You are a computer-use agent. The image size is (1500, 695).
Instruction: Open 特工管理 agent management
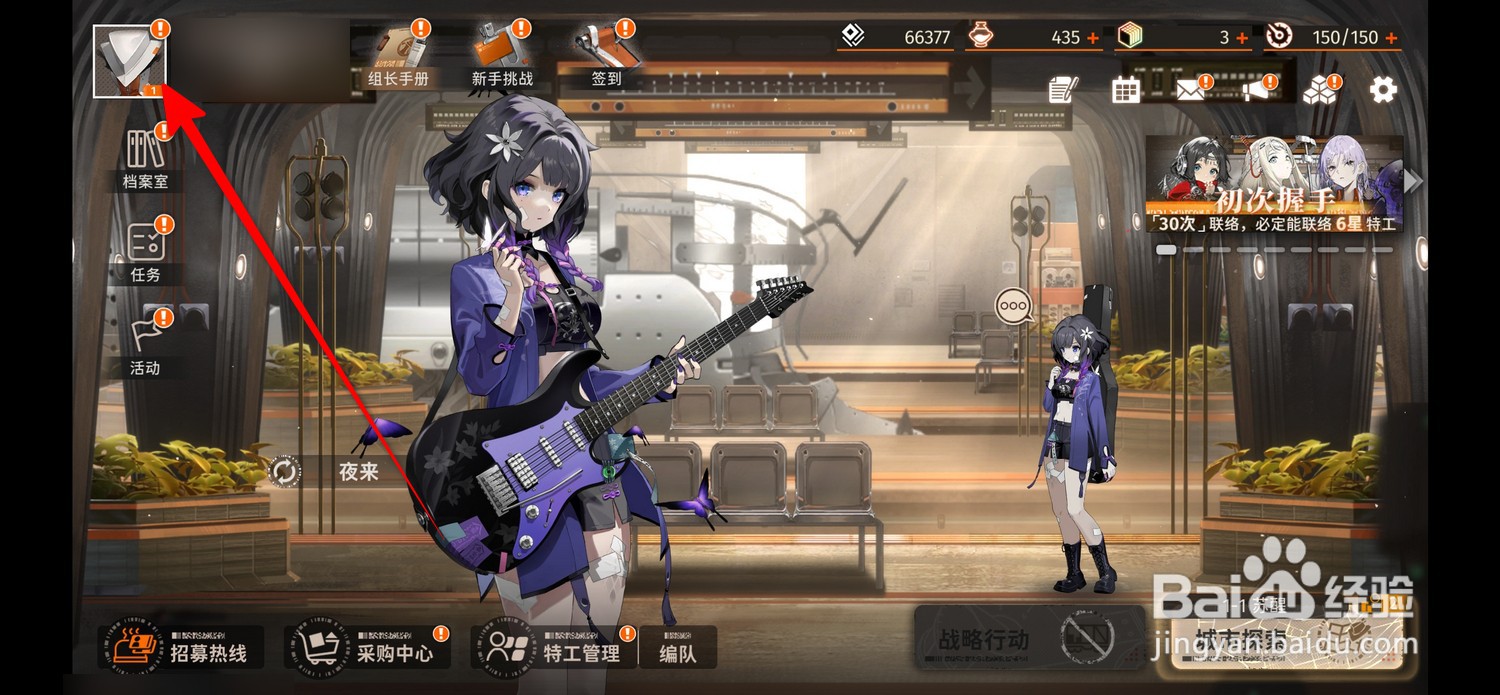(x=554, y=649)
